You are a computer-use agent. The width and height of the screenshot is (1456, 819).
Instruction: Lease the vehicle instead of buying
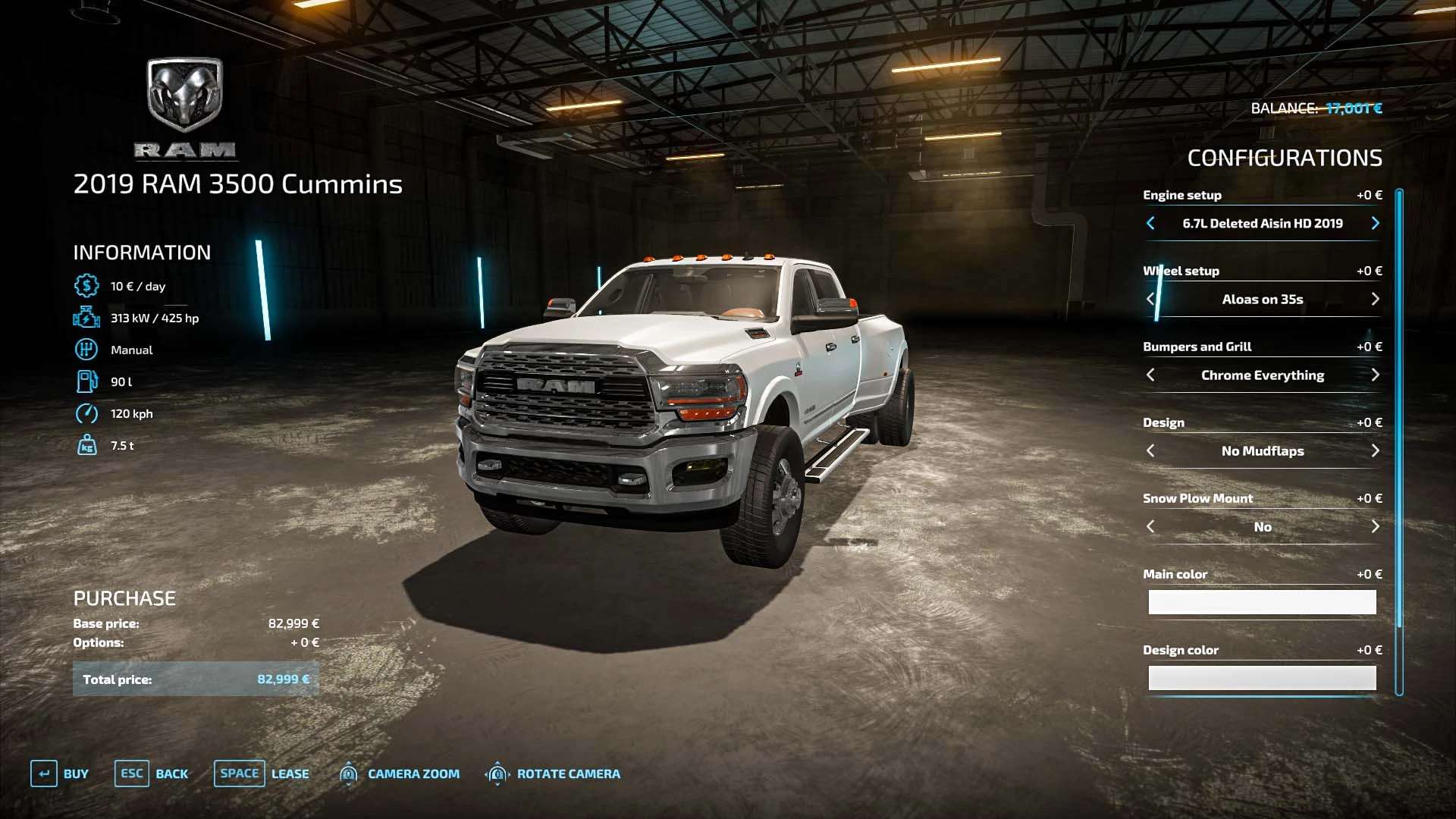262,773
